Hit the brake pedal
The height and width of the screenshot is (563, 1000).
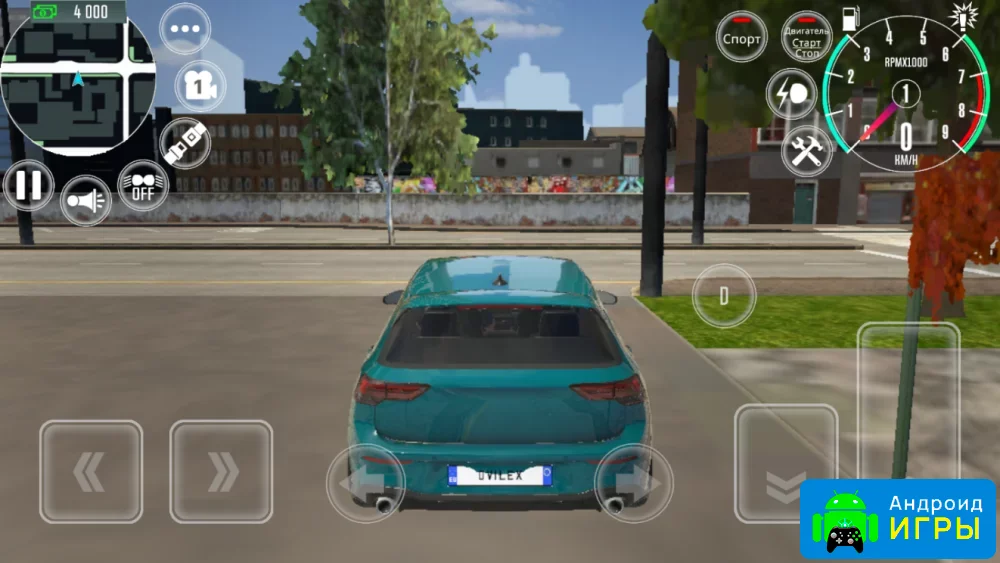(785, 462)
